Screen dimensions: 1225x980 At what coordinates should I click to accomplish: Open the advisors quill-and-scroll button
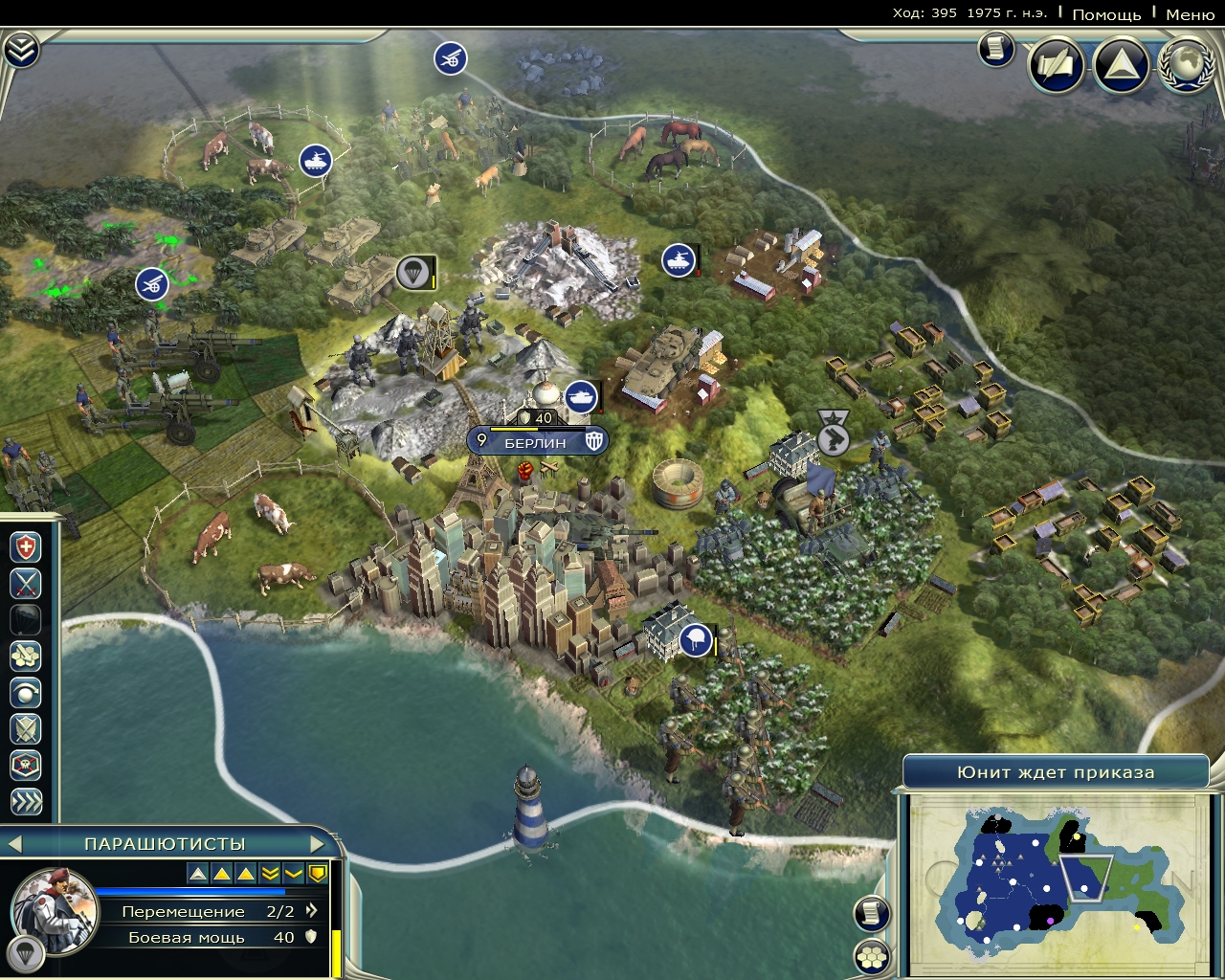point(1057,65)
